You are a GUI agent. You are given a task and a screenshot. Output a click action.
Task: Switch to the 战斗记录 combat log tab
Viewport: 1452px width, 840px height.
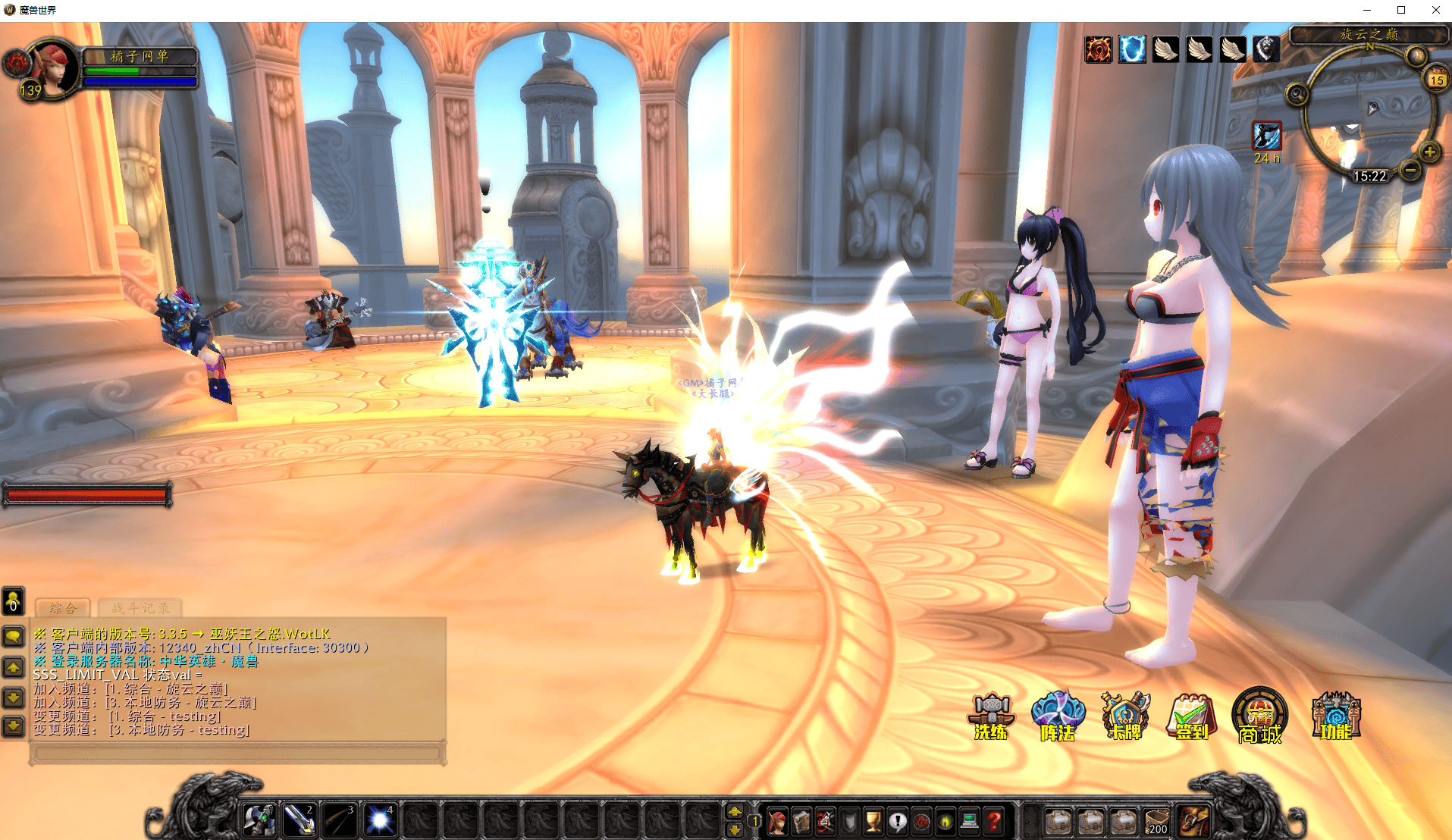click(140, 608)
